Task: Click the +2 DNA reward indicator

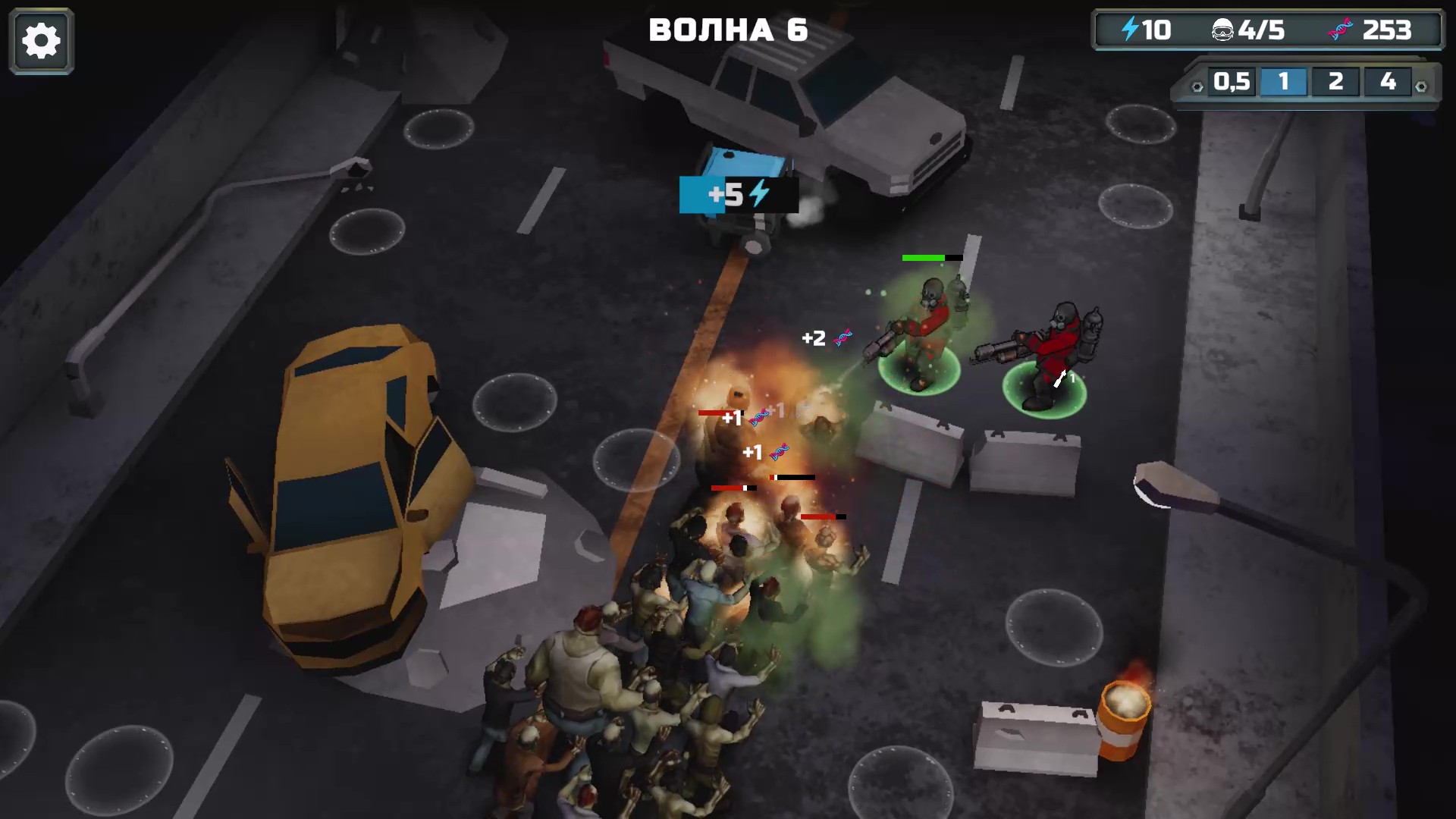Action: [x=824, y=338]
